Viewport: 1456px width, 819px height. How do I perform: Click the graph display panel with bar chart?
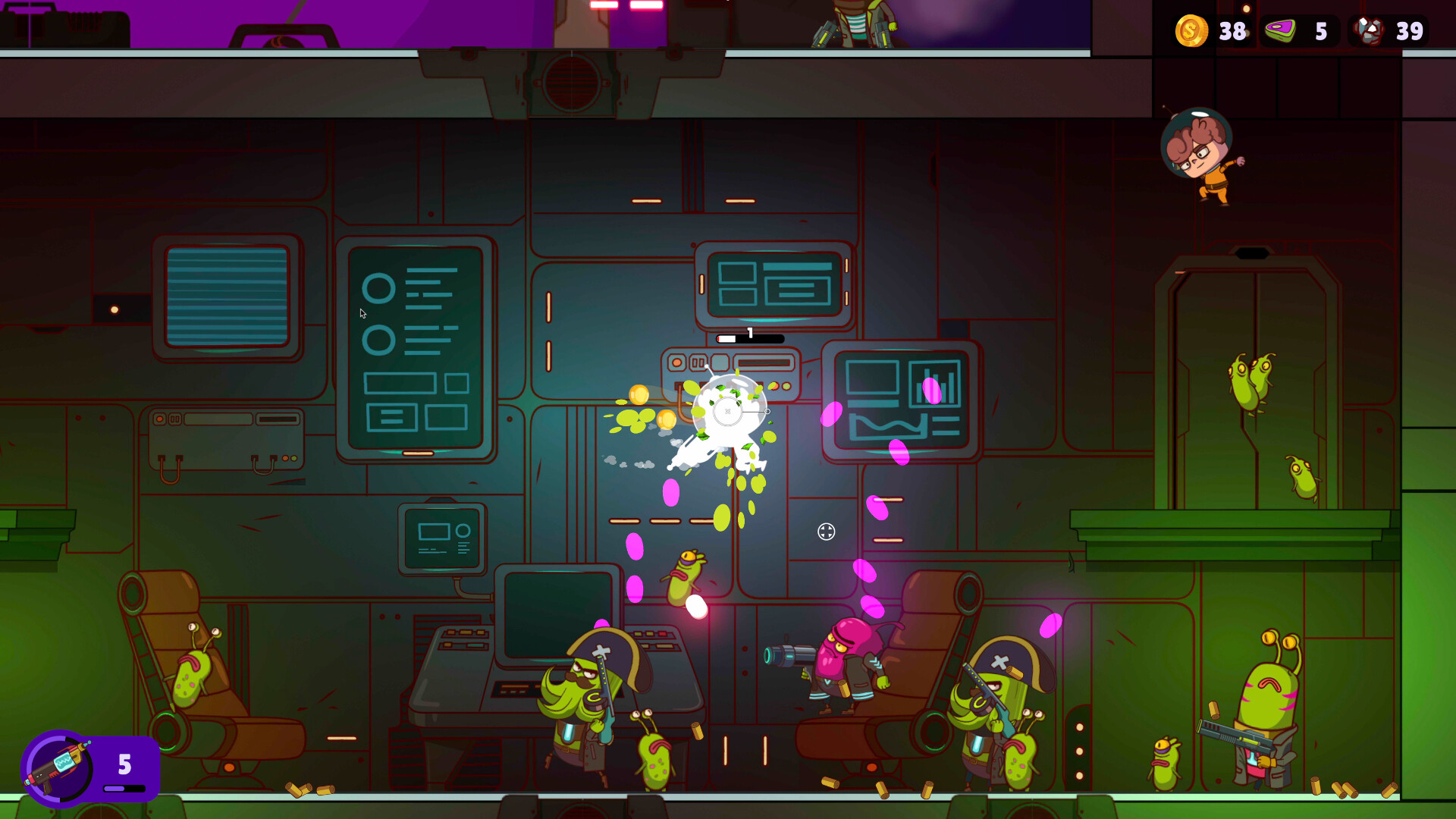[x=904, y=398]
